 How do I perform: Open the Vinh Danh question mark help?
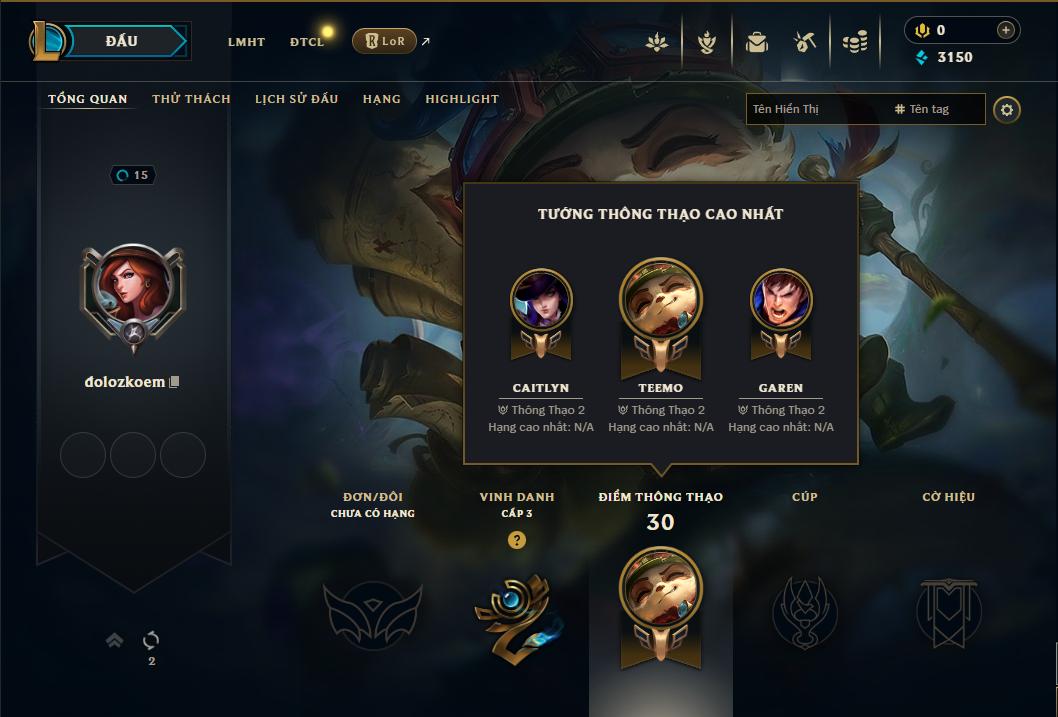coord(517,540)
